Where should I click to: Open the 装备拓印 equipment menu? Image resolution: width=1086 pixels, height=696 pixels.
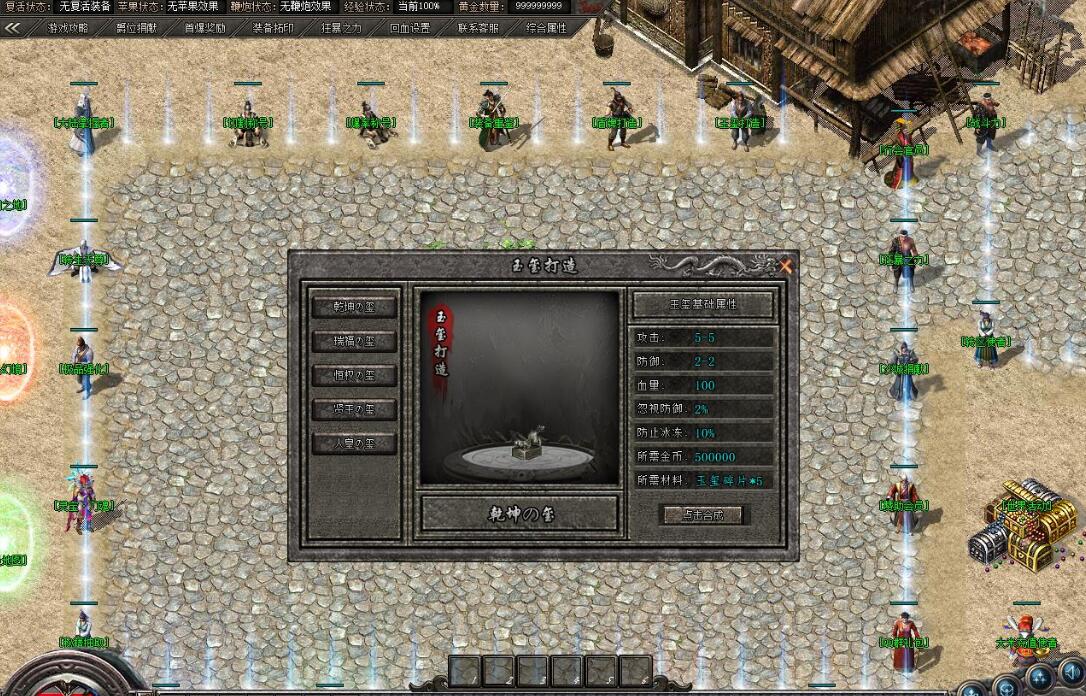[x=273, y=28]
